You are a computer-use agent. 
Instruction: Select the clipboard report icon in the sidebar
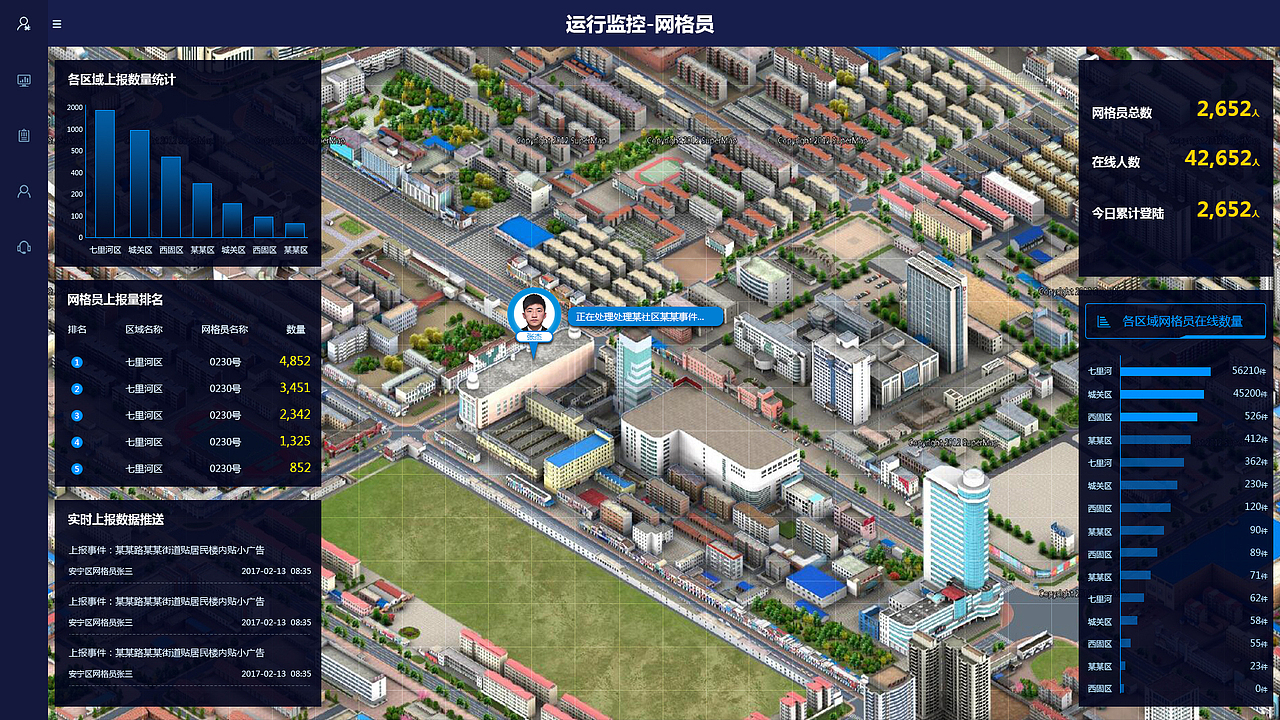[x=23, y=135]
